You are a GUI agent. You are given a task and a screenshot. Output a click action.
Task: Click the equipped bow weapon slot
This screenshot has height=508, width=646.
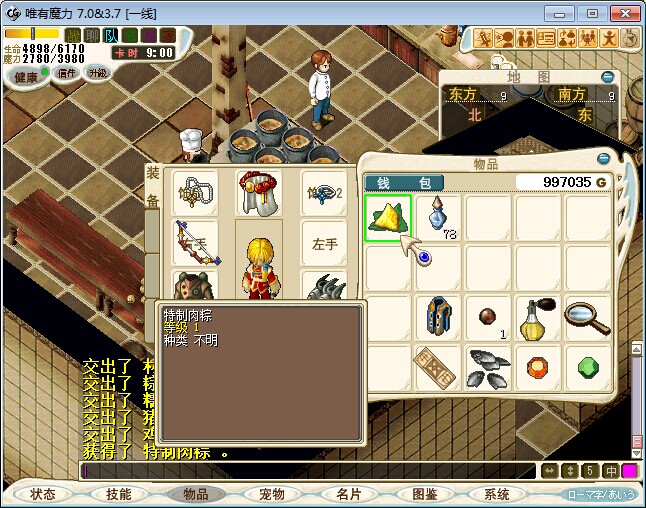coord(195,243)
